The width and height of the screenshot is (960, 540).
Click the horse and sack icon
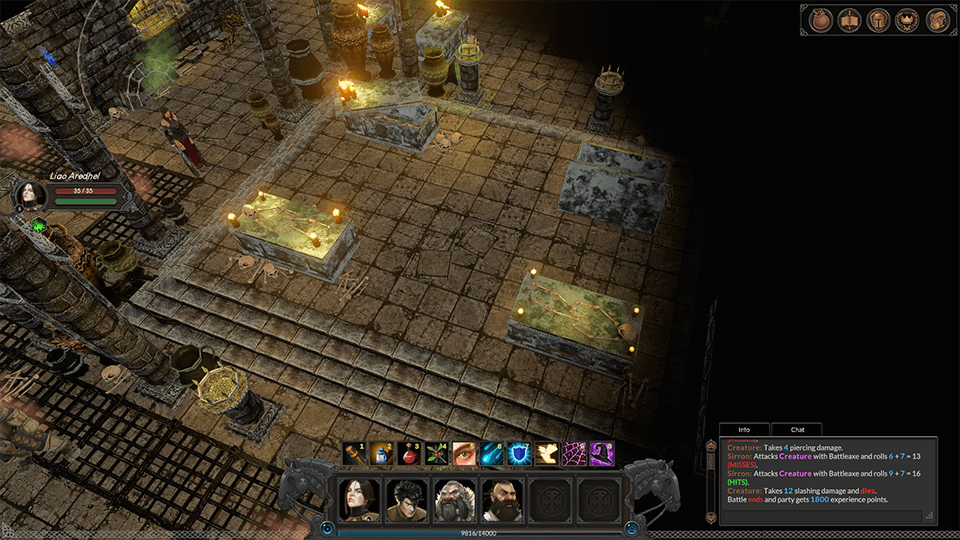pyautogui.click(x=937, y=20)
